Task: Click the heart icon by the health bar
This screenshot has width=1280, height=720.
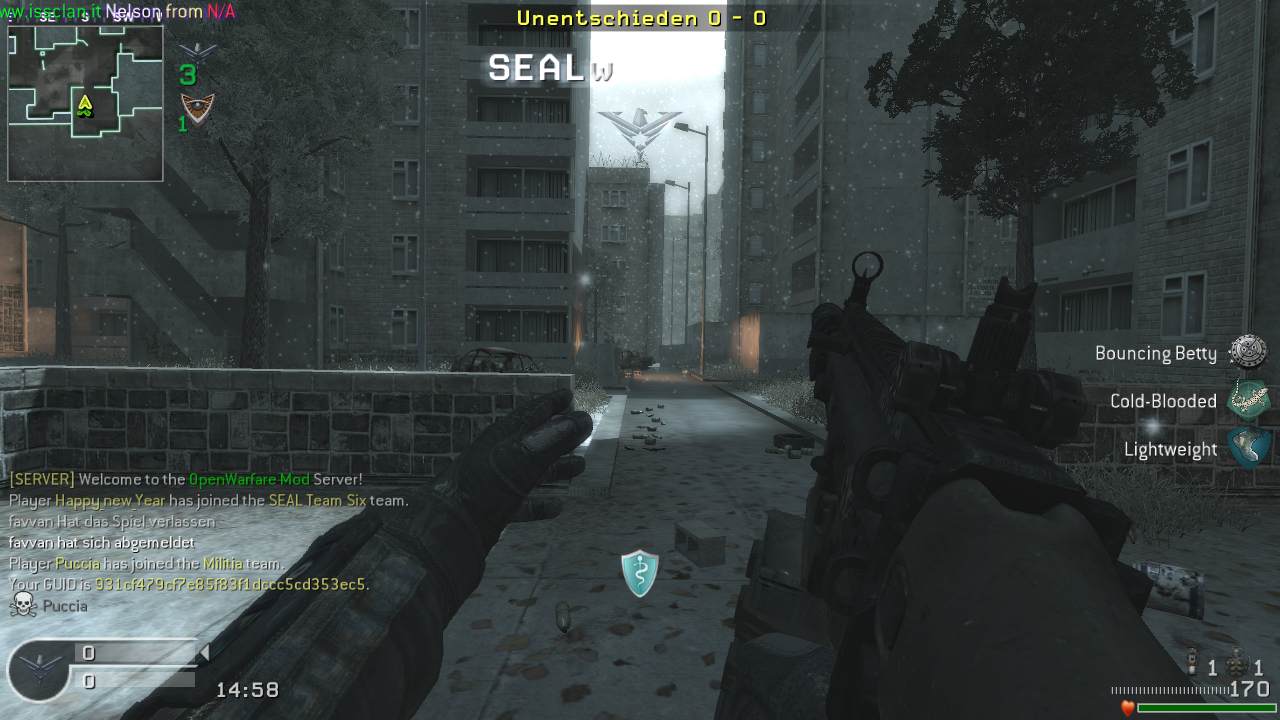Action: (1128, 707)
